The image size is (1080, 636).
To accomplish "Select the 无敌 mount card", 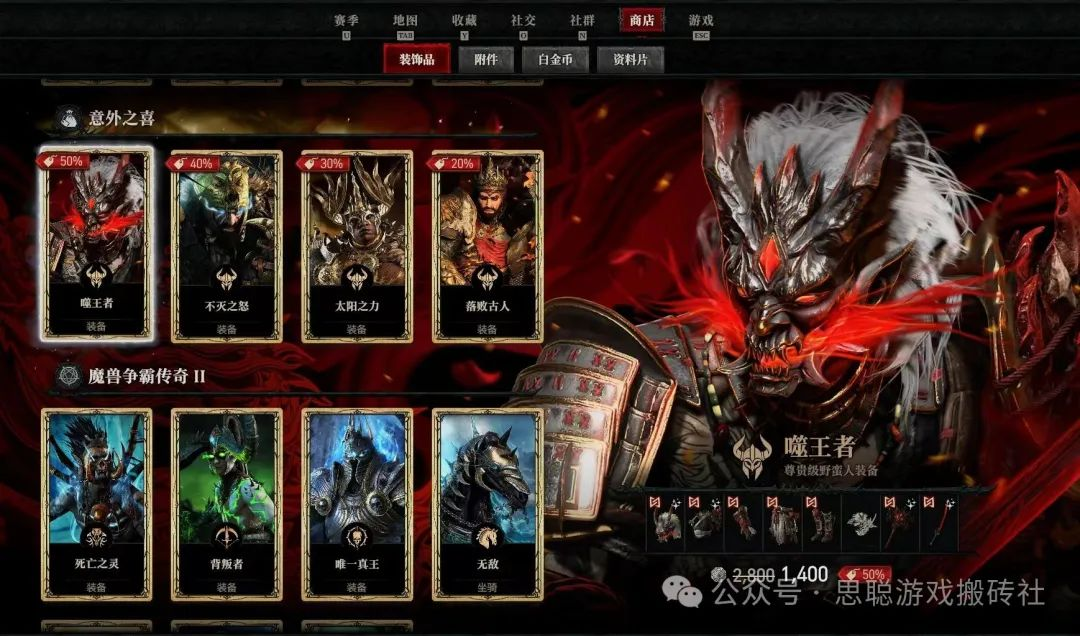I will 487,503.
